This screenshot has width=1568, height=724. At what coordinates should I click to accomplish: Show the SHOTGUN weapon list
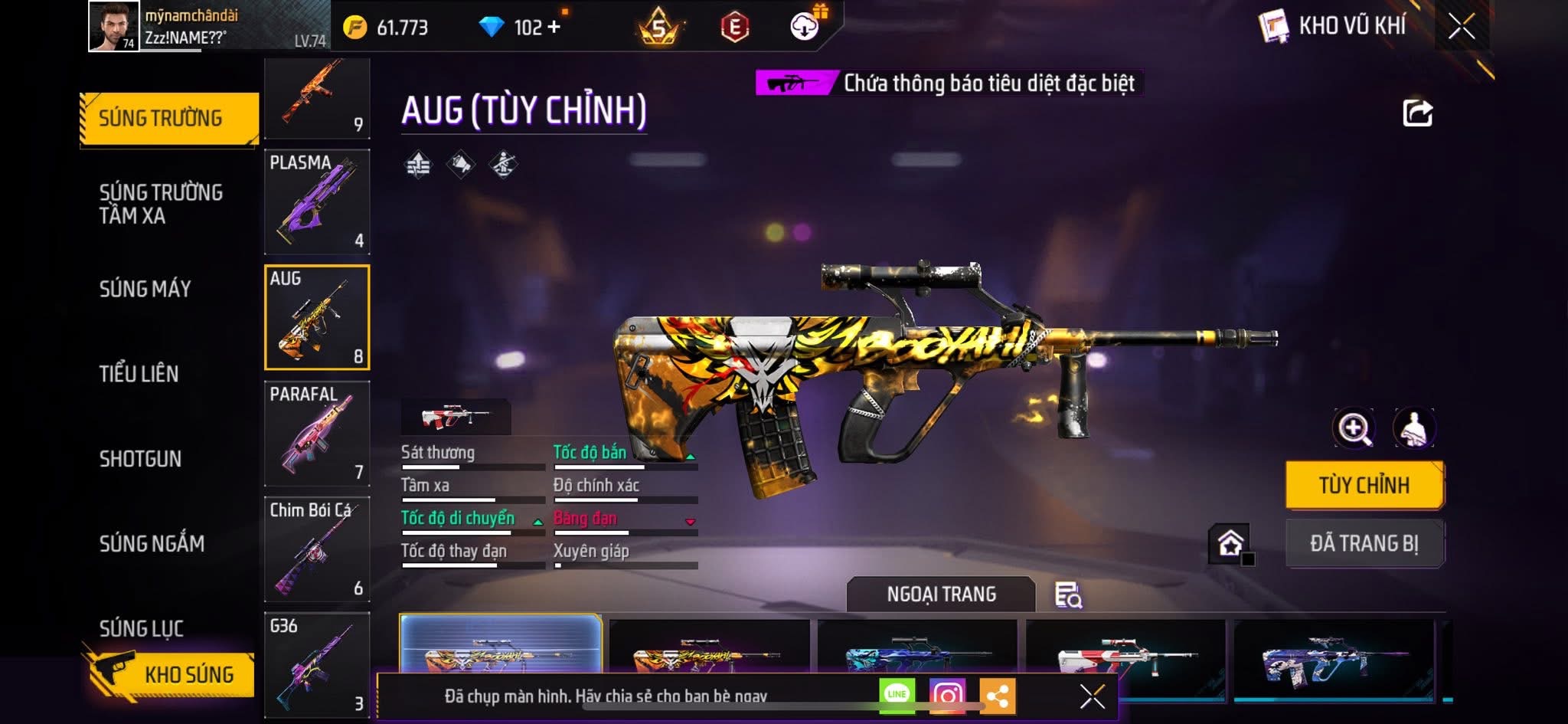coord(140,459)
